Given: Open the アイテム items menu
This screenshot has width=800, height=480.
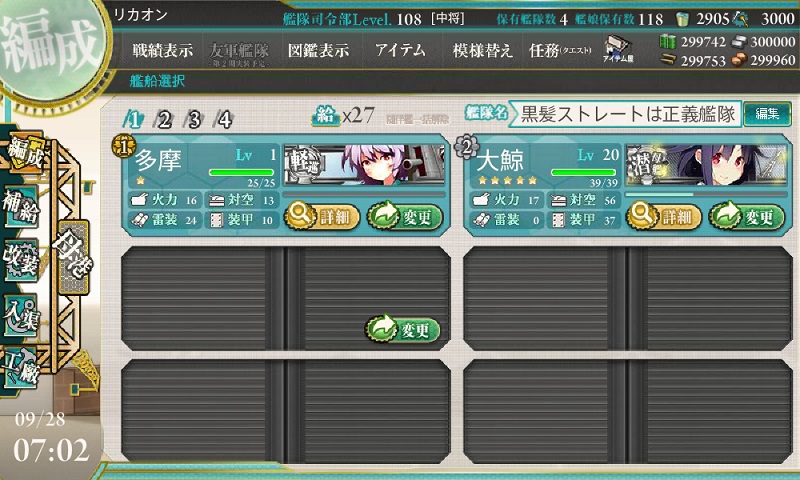Looking at the screenshot, I should click(400, 50).
